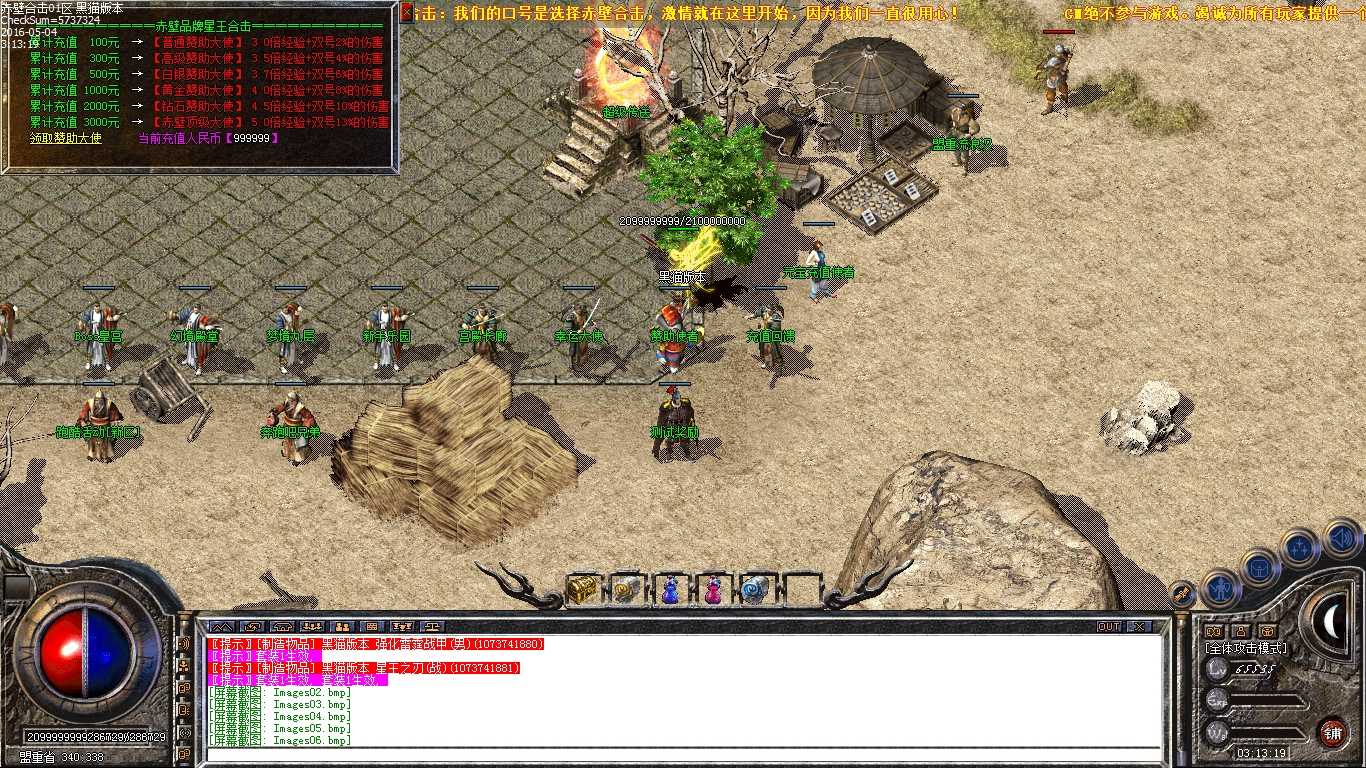
Task: Click the 铺 personal stall button
Action: pyautogui.click(x=1333, y=732)
